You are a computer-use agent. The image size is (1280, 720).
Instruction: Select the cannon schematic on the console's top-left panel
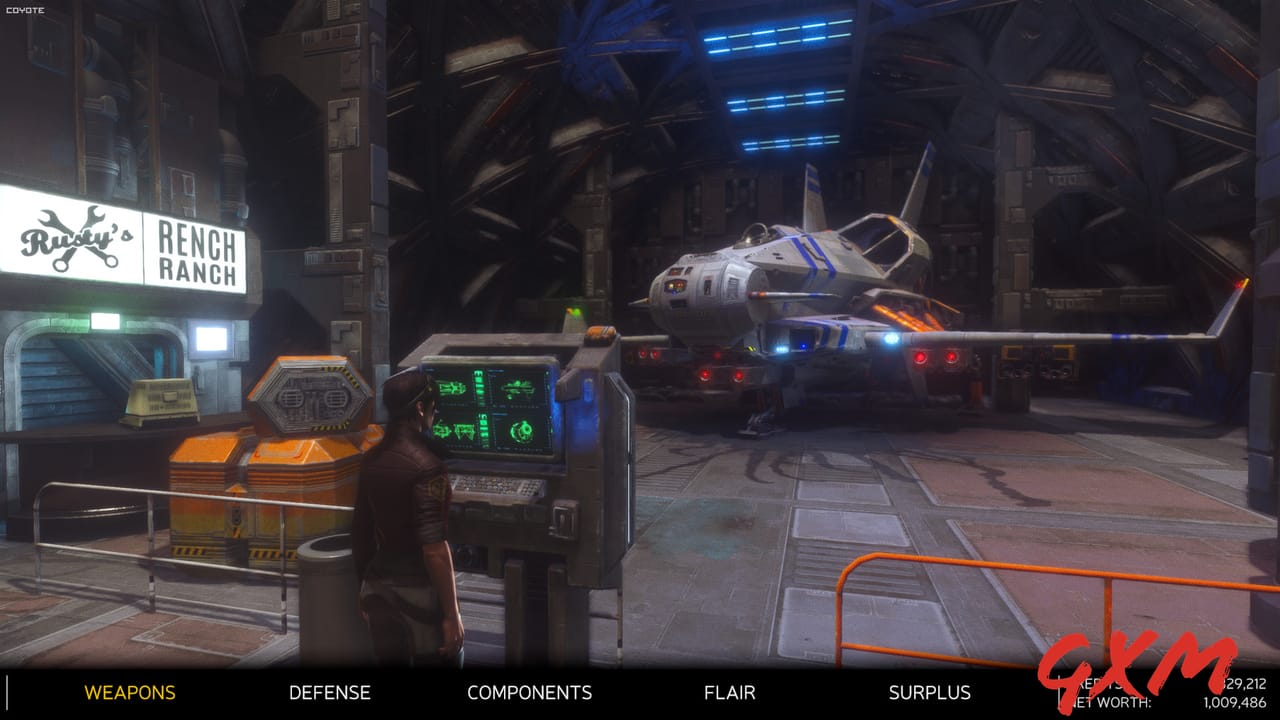451,388
